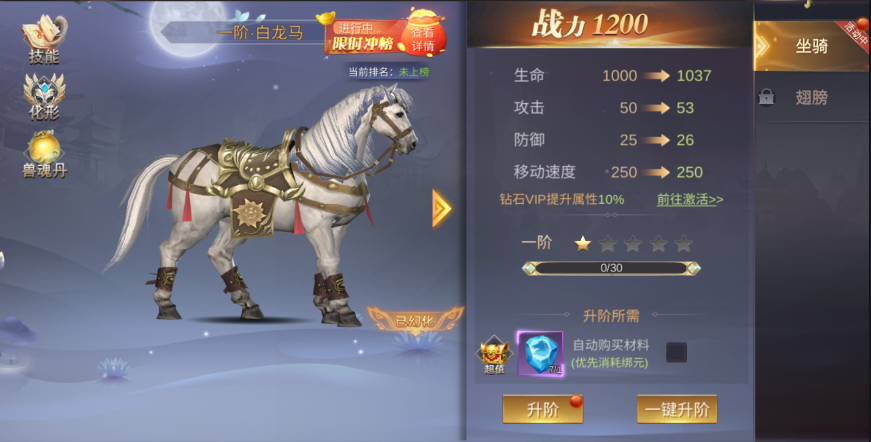Click the 一键升阶 one-click upgrade button
Image resolution: width=871 pixels, height=442 pixels.
point(677,409)
